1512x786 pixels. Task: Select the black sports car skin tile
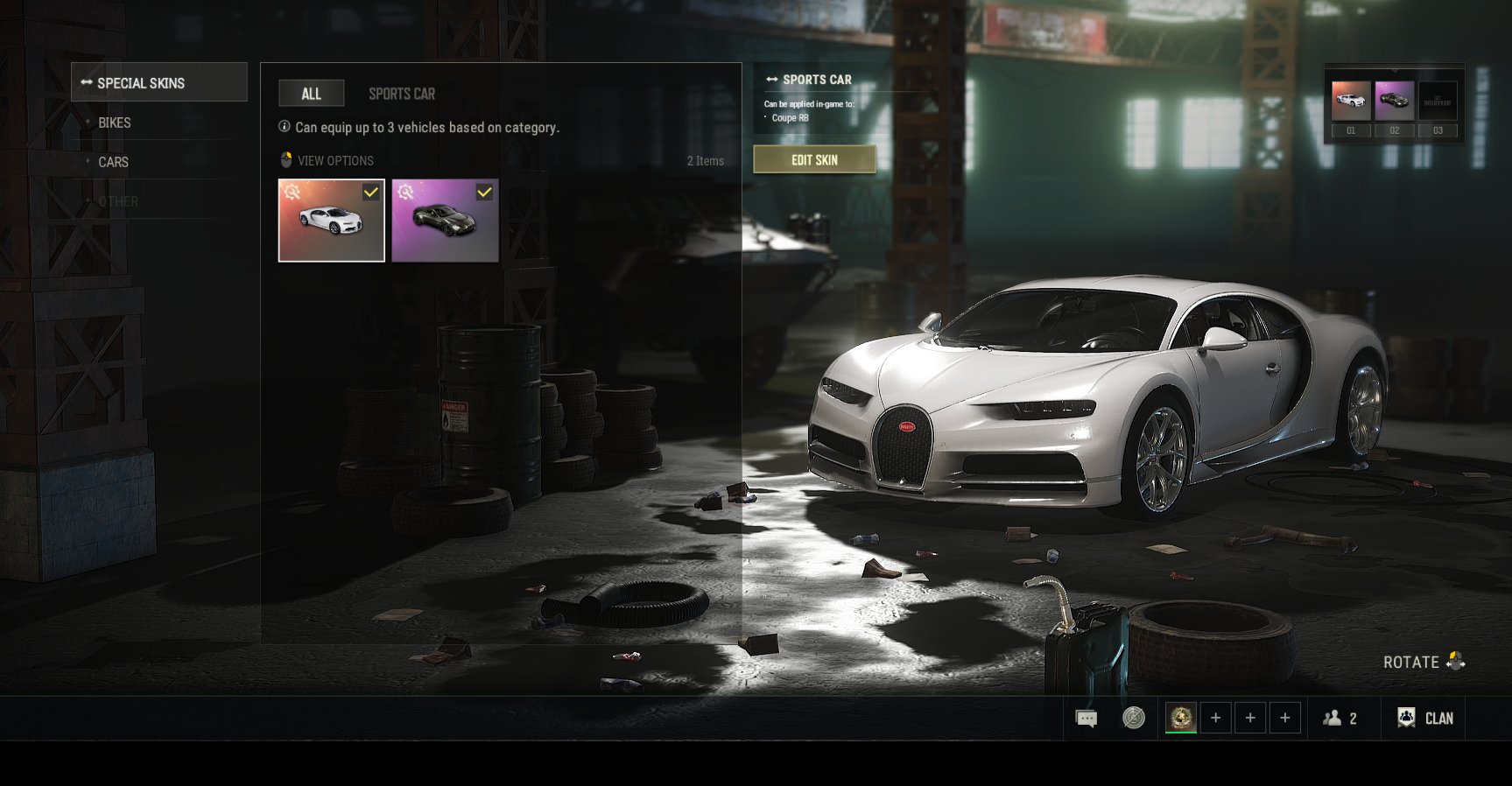point(445,221)
